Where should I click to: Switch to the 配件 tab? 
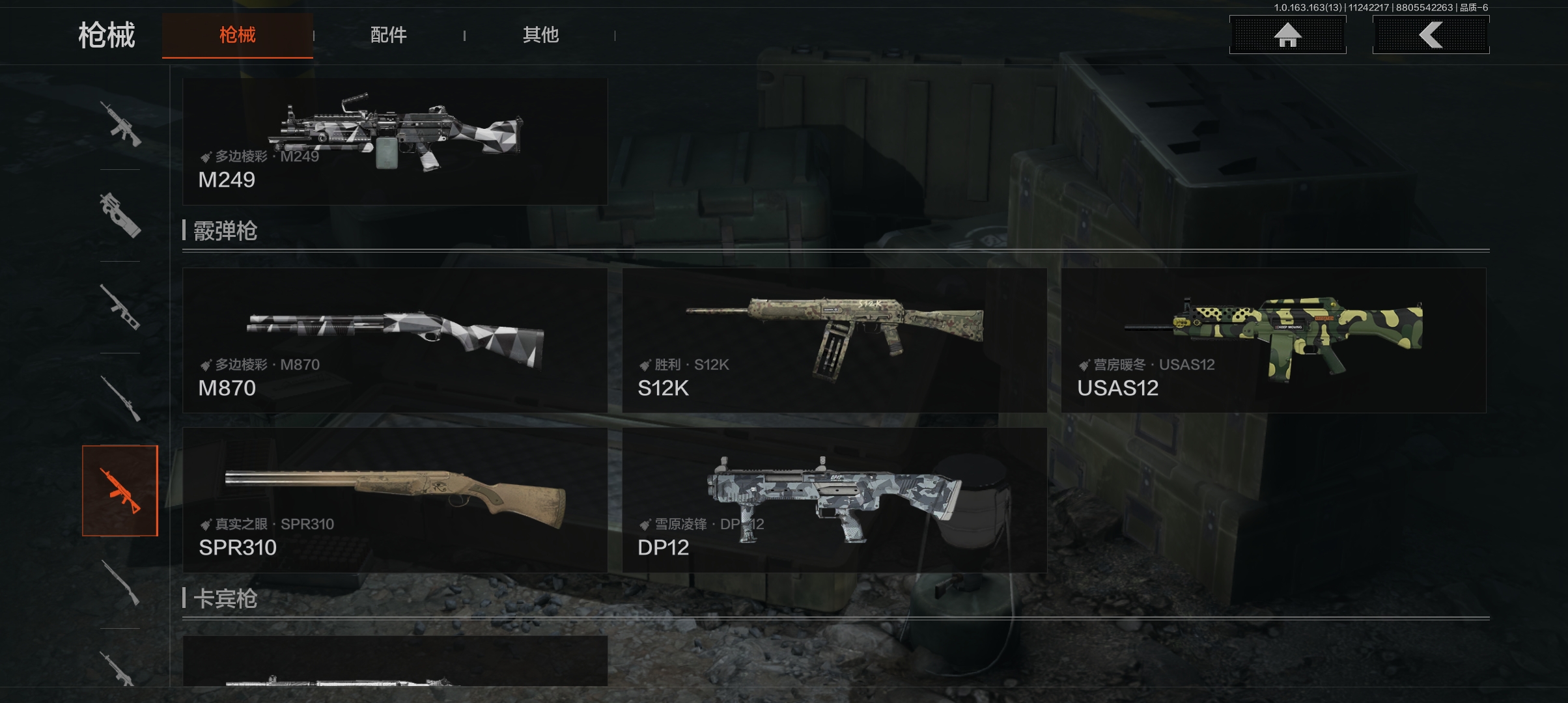pyautogui.click(x=389, y=35)
